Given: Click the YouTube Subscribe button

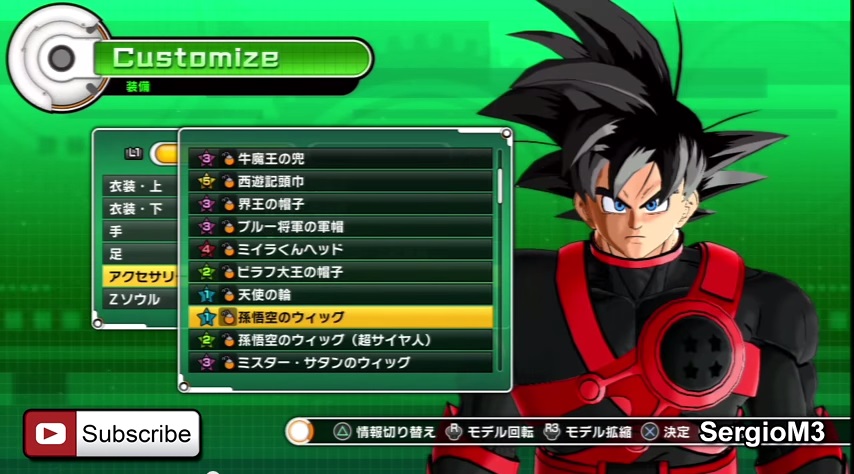Looking at the screenshot, I should [x=112, y=434].
